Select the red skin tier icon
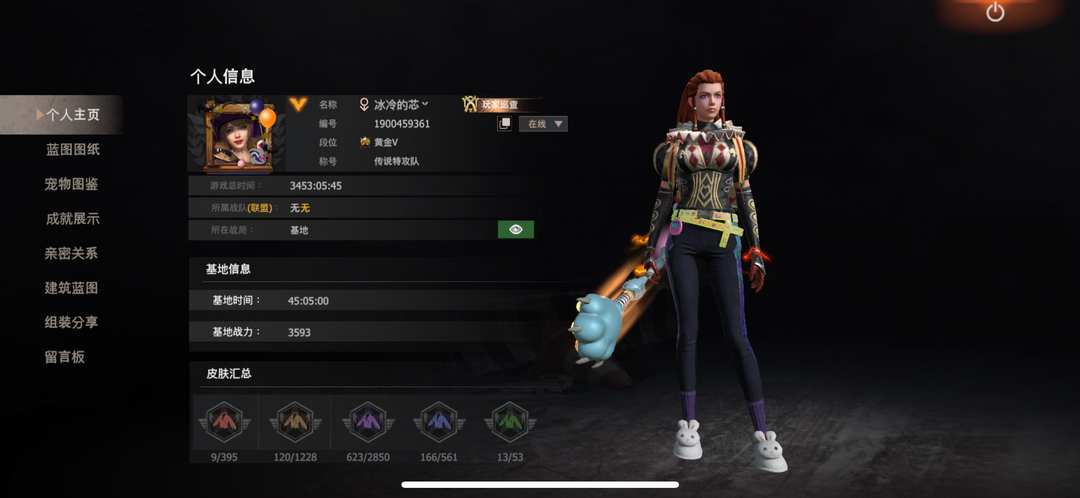The width and height of the screenshot is (1080, 498). pos(224,422)
